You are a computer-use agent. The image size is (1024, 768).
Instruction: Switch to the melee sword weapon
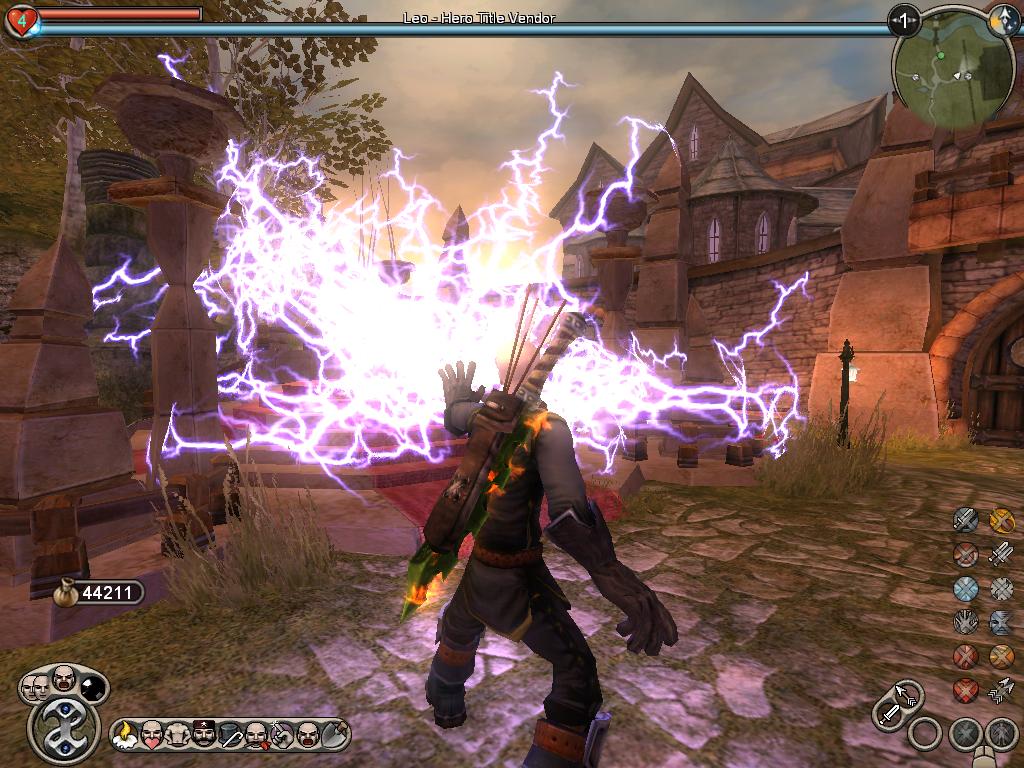pos(889,712)
